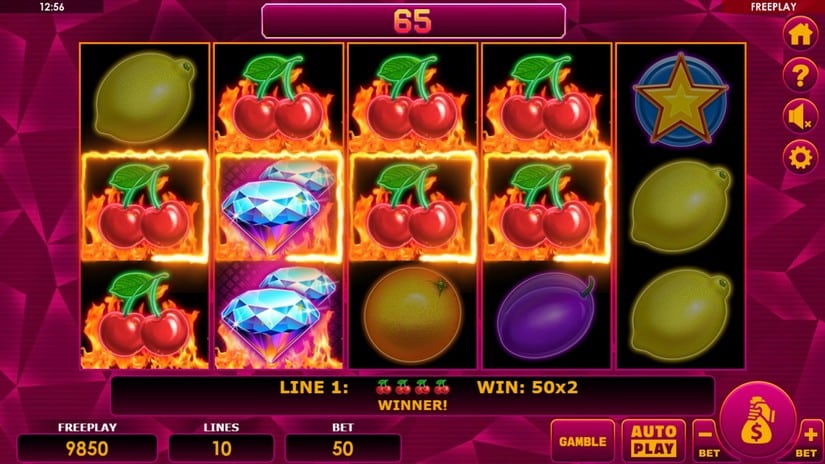Screen dimensions: 825x464
Task: Select the Bet amount box
Action: 342,447
